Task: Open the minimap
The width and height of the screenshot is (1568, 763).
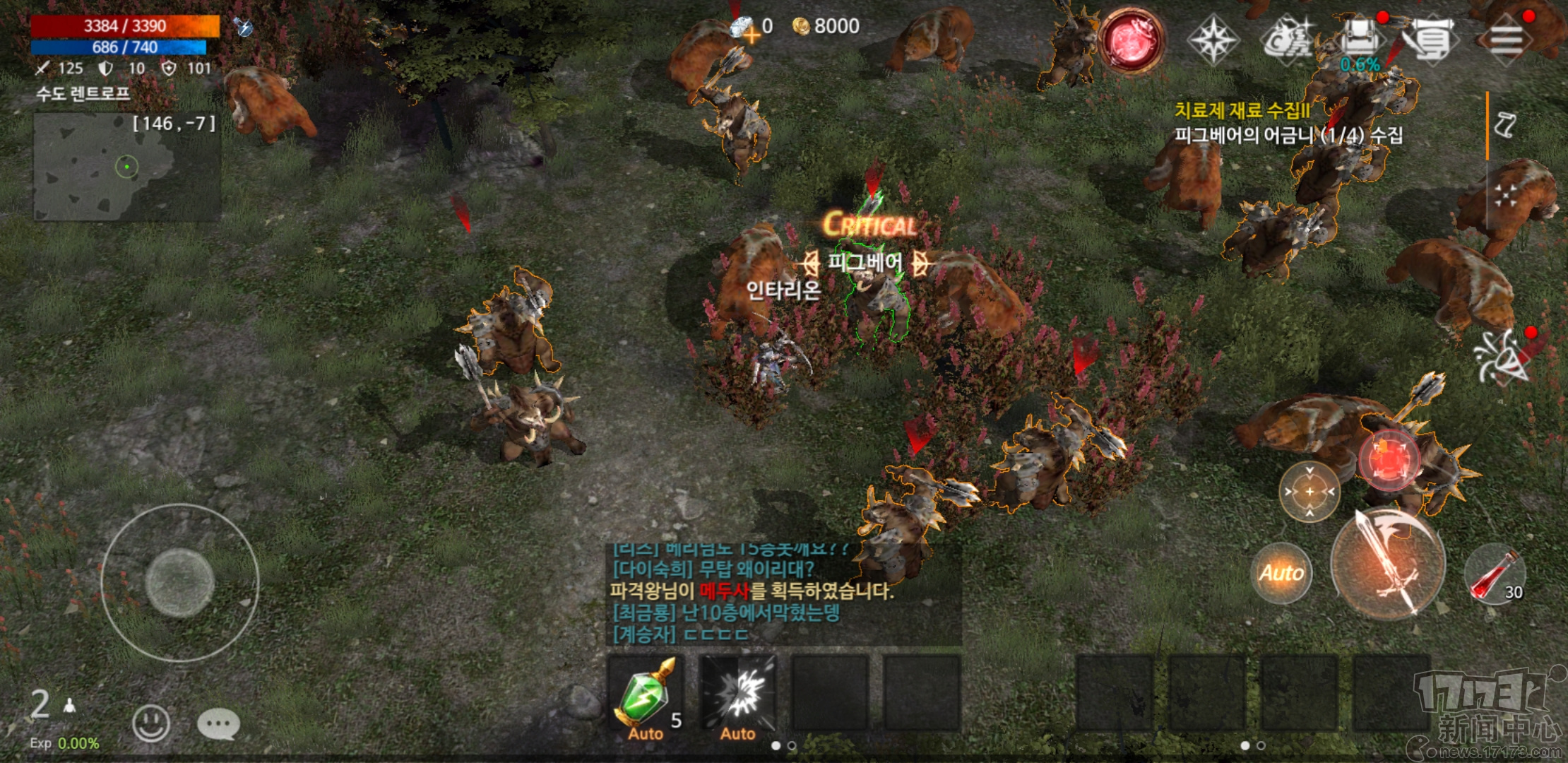Action: pyautogui.click(x=127, y=167)
